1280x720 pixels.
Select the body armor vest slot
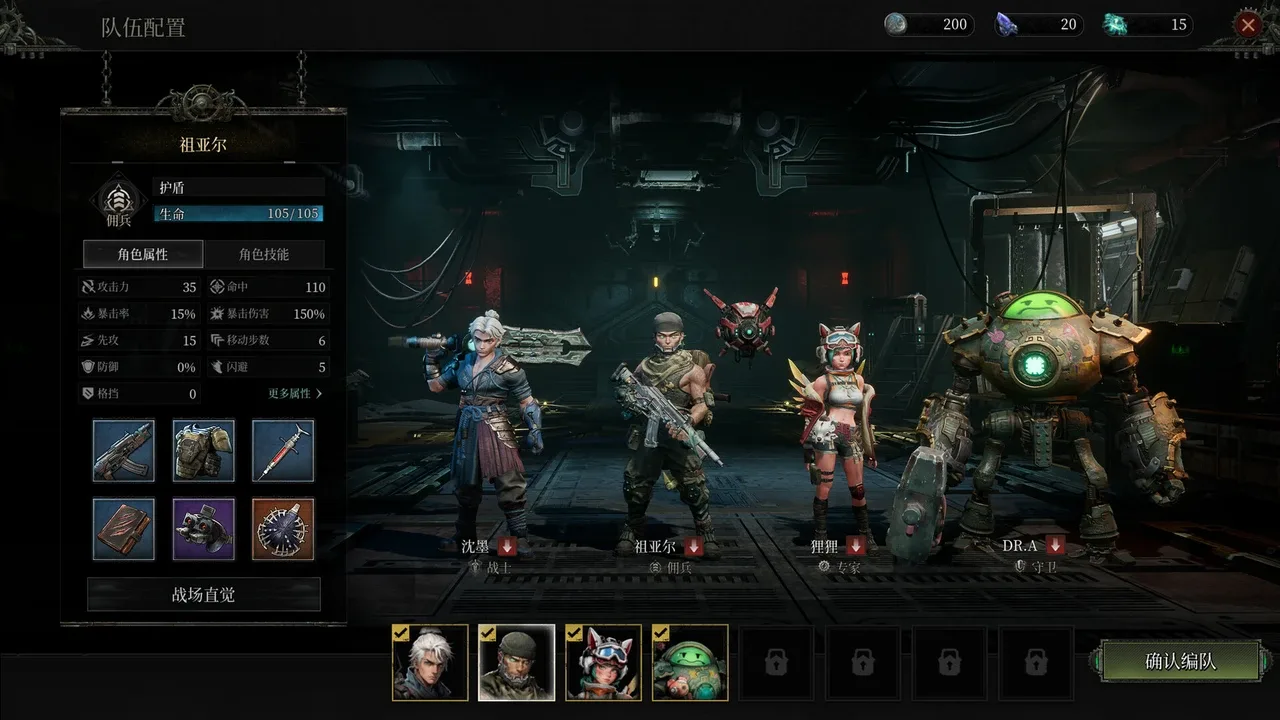point(204,450)
